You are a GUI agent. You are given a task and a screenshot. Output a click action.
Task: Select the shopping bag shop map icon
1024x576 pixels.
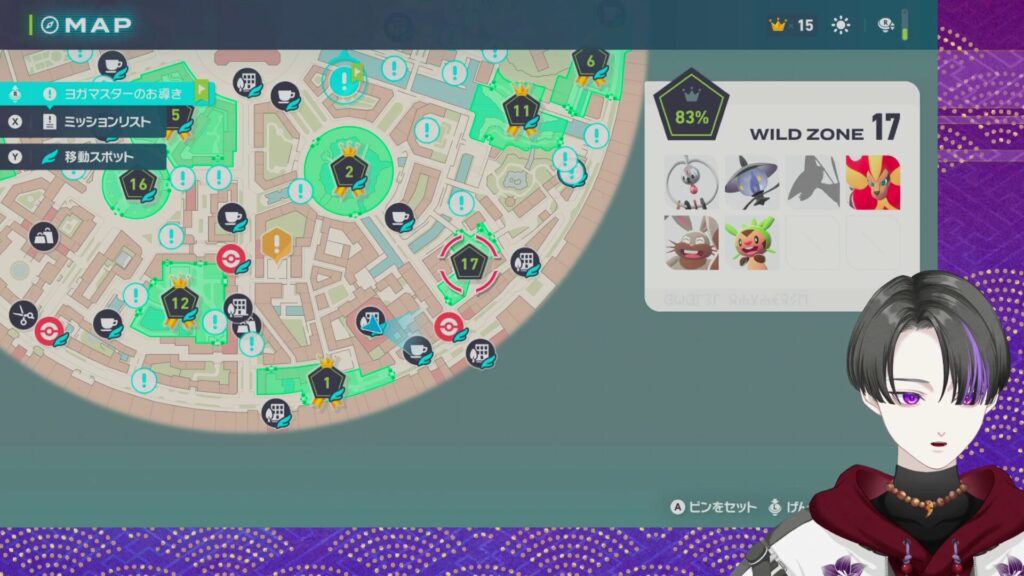coord(43,237)
